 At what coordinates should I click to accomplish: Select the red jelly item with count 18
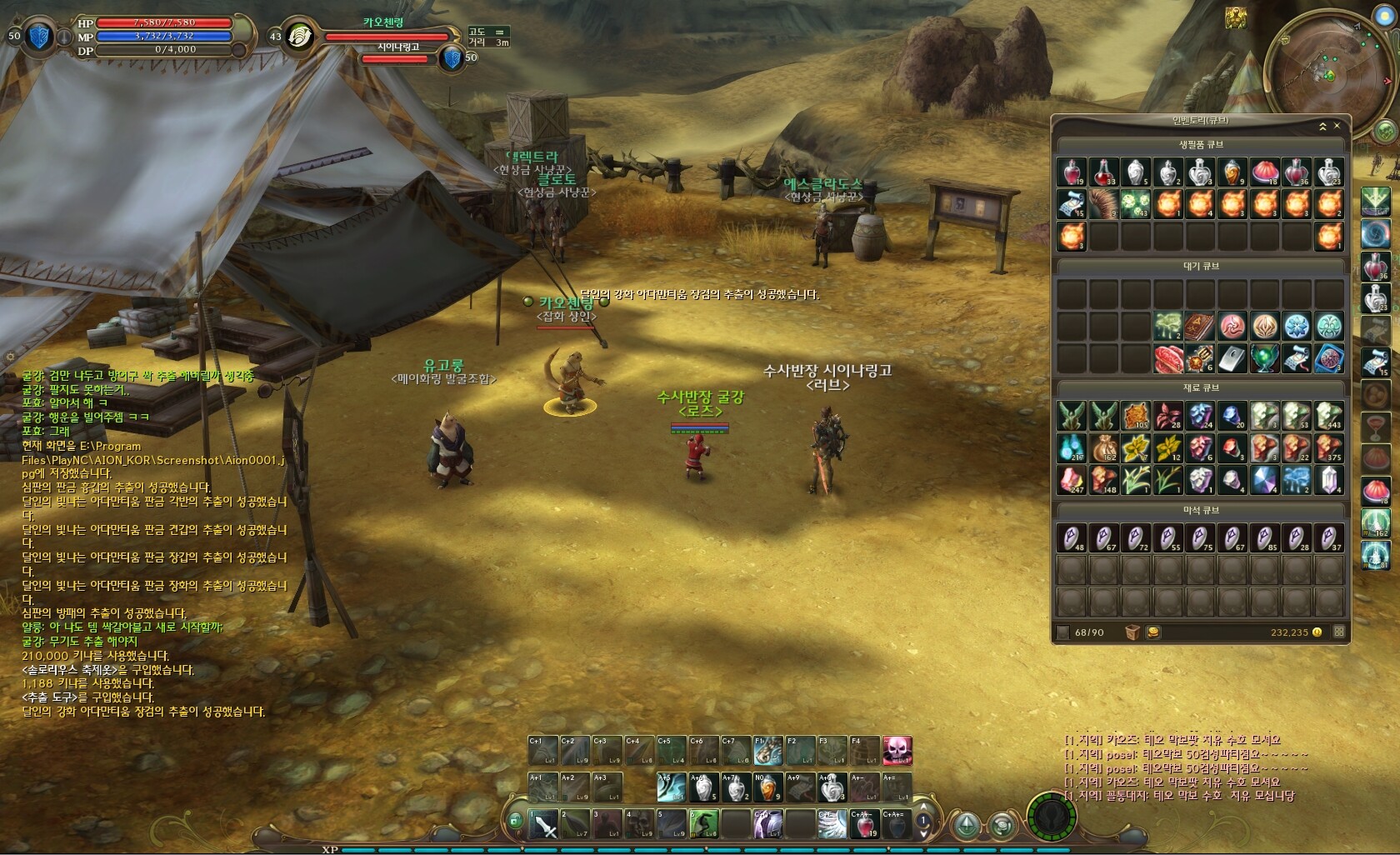(x=1265, y=172)
